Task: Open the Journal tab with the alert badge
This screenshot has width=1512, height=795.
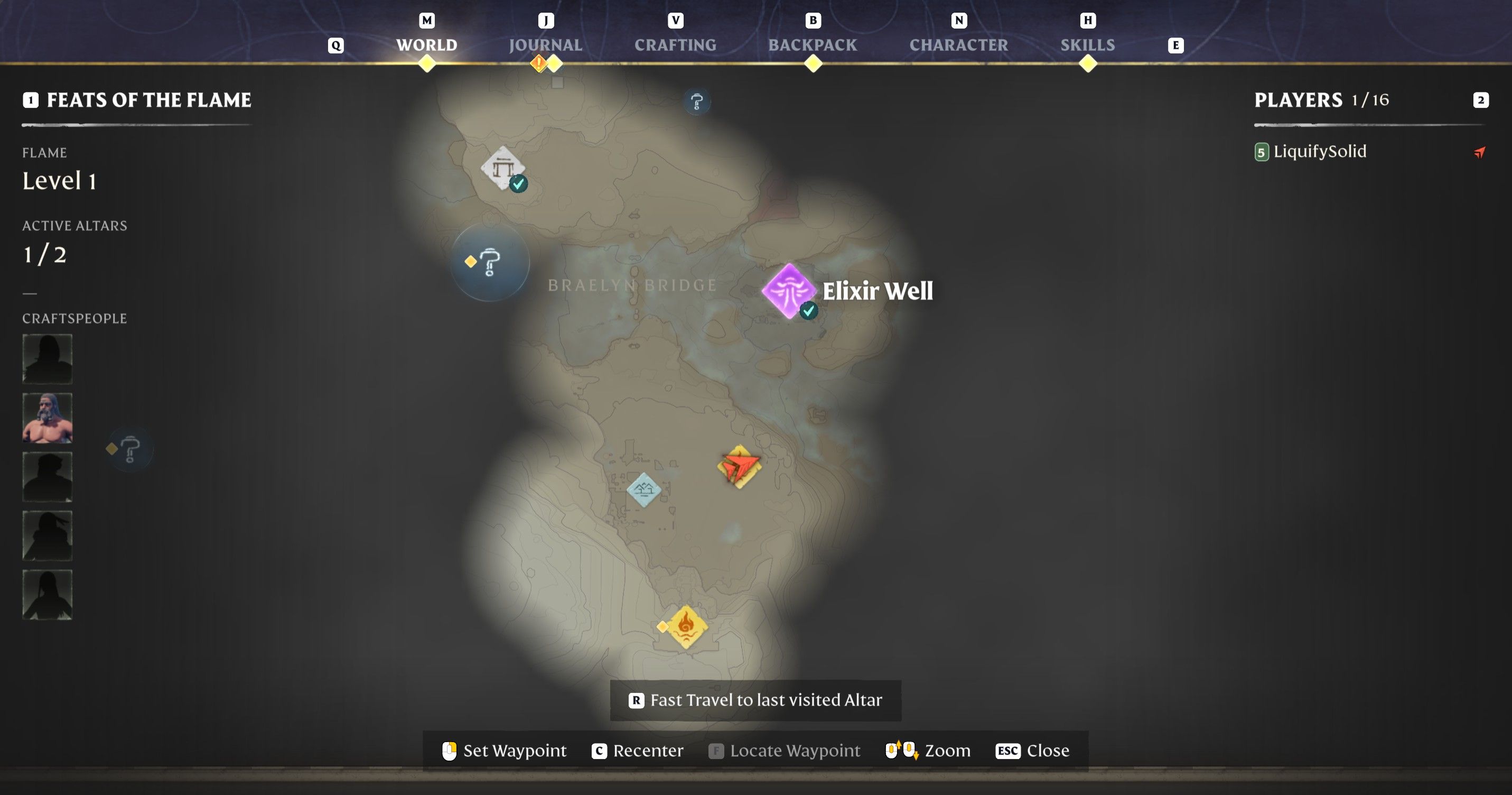Action: [545, 44]
